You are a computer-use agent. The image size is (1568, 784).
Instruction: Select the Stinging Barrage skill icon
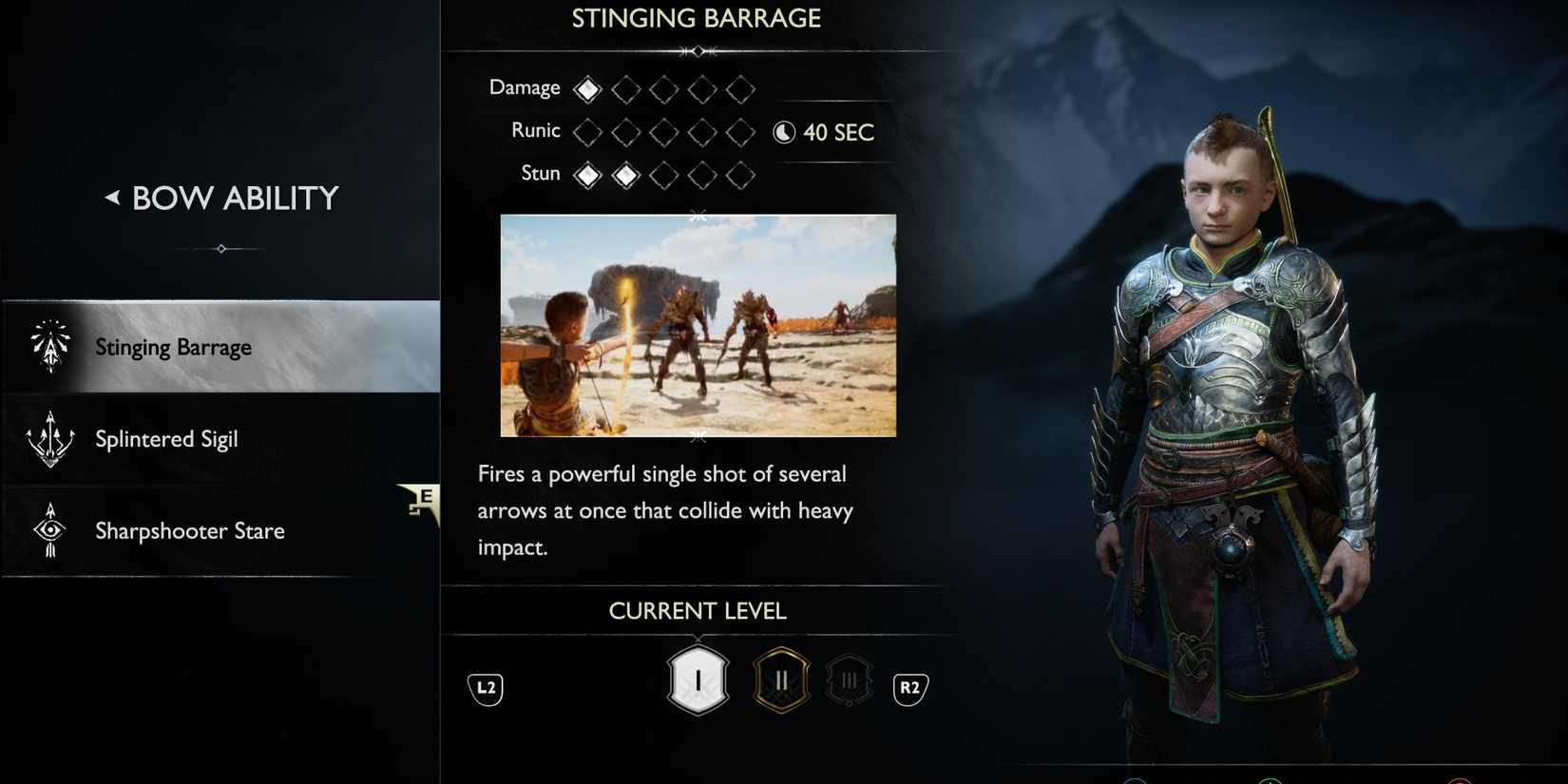coord(49,347)
